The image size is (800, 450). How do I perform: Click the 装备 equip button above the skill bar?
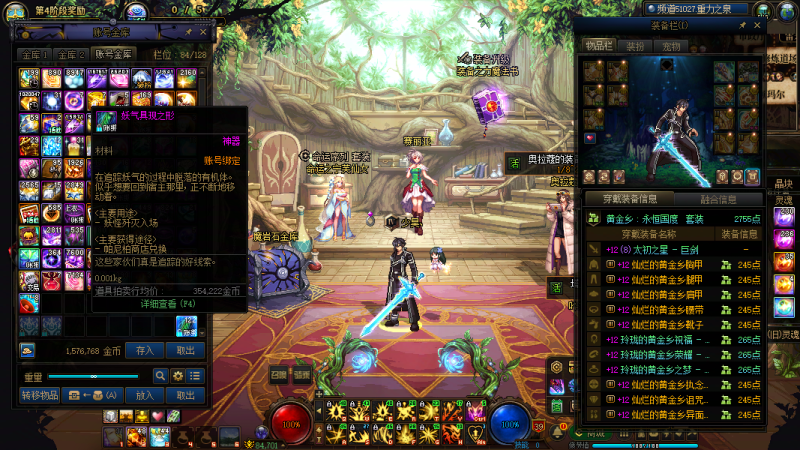pyautogui.click(x=302, y=375)
